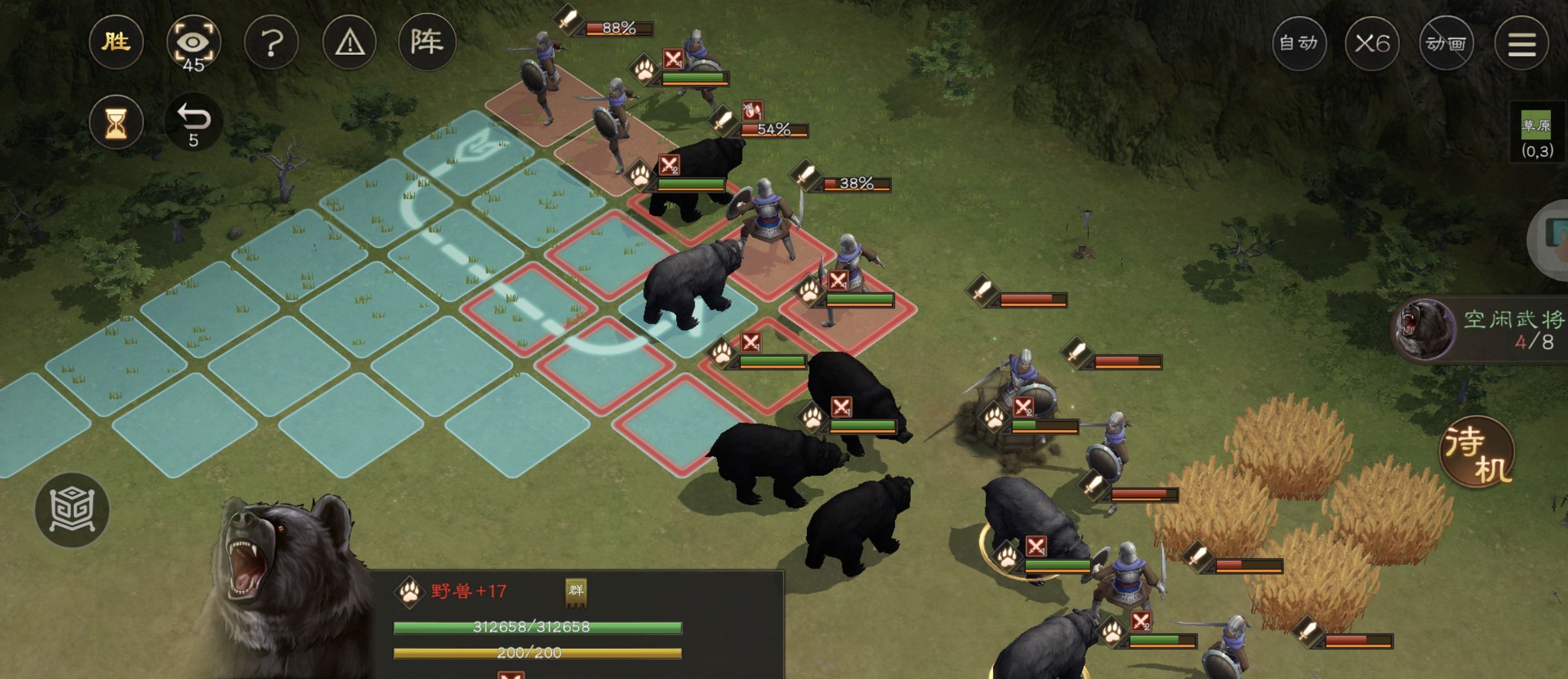
Task: Click the hourglass end turn button
Action: (116, 122)
